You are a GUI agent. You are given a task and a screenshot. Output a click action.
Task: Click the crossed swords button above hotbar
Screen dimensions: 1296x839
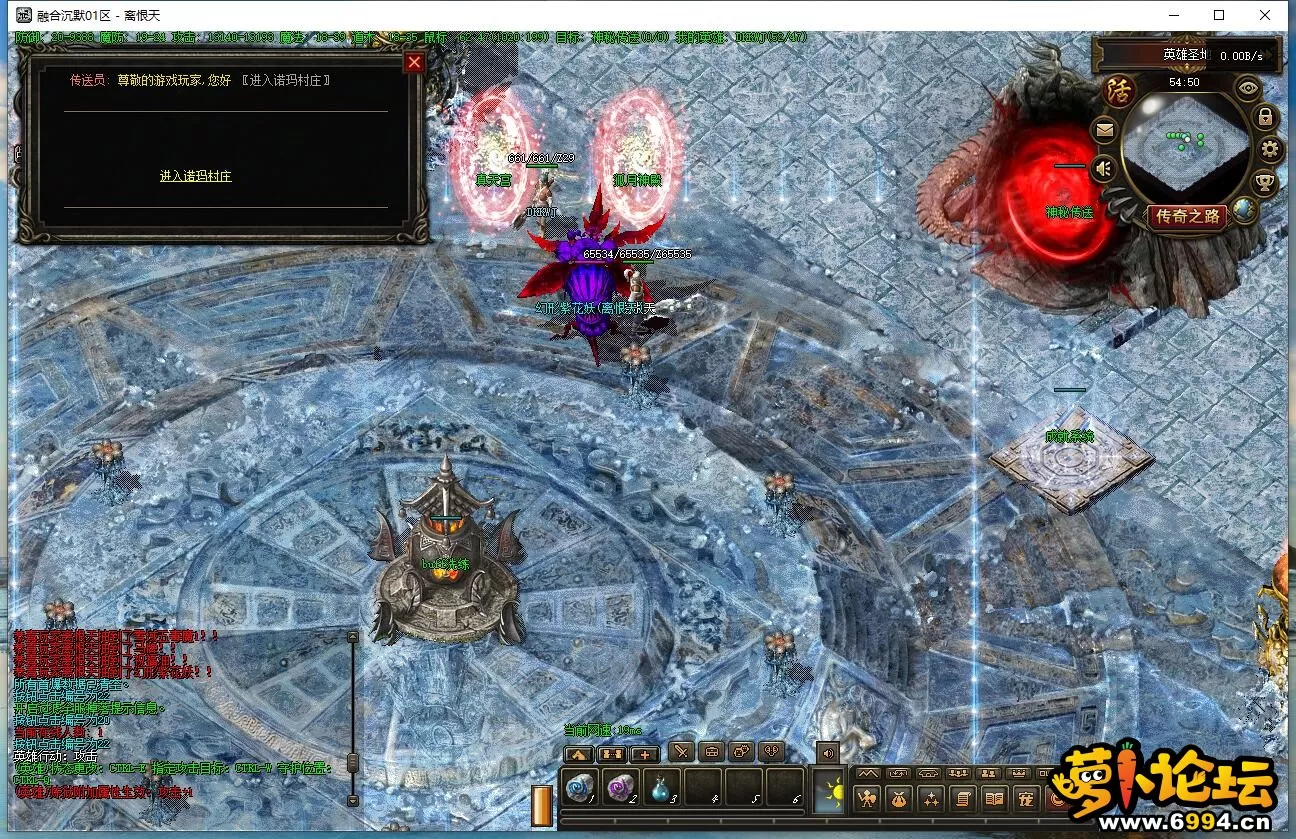(681, 752)
